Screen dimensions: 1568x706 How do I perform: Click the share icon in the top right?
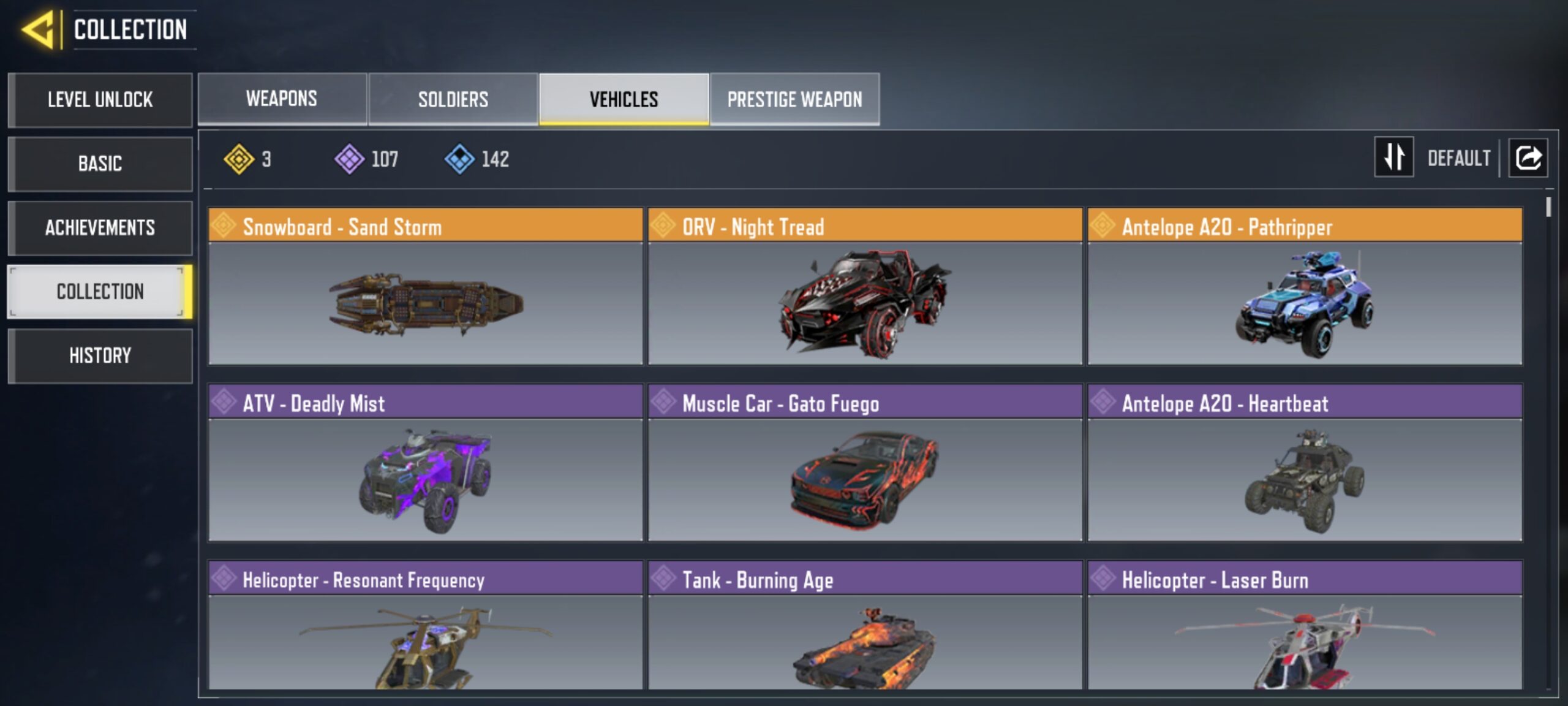pyautogui.click(x=1528, y=158)
